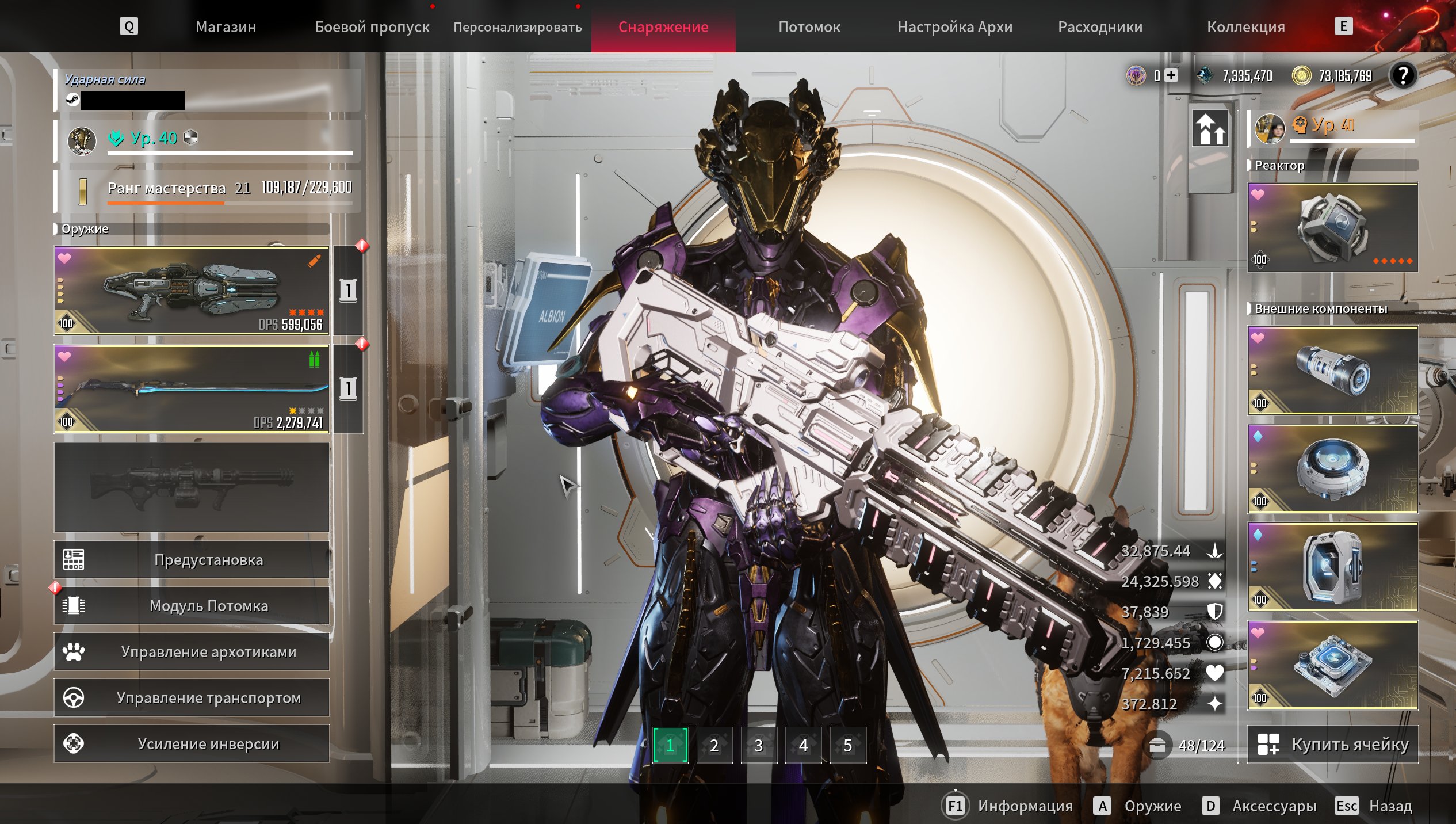
Task: Go to Настройка Архи tab
Action: tap(954, 27)
